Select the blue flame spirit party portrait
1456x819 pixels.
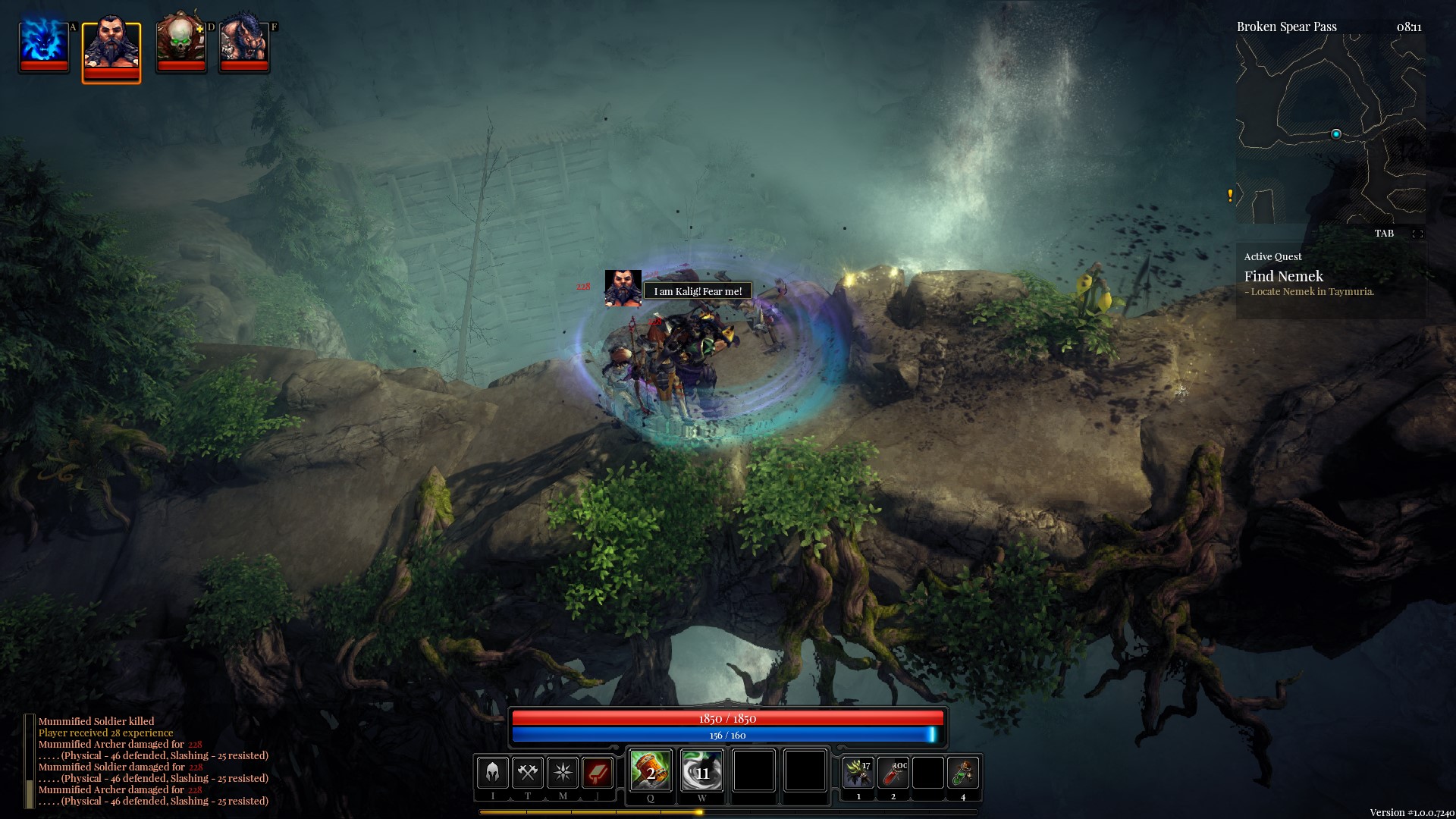point(43,44)
